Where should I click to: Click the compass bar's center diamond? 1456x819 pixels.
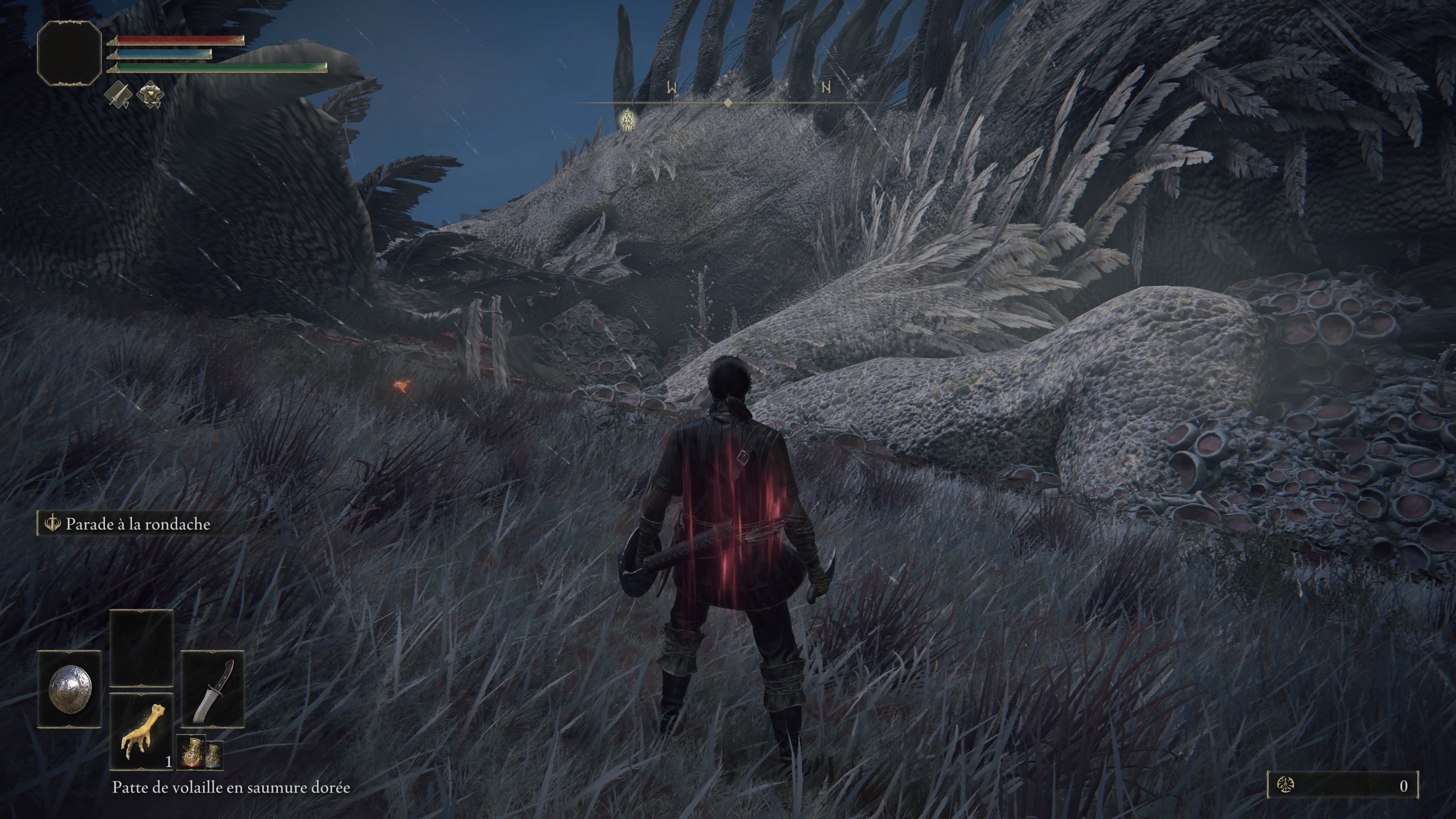728,103
